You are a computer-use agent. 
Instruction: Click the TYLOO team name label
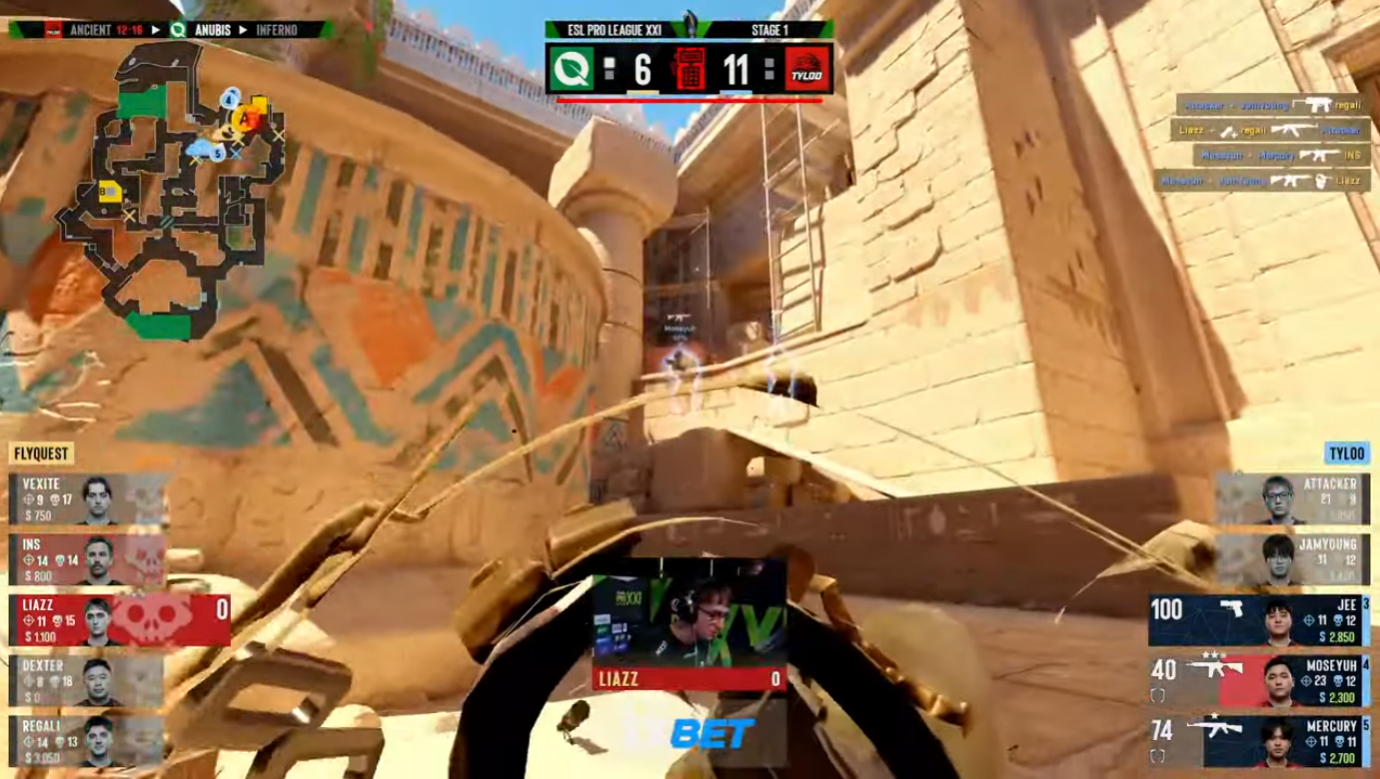click(x=1346, y=453)
